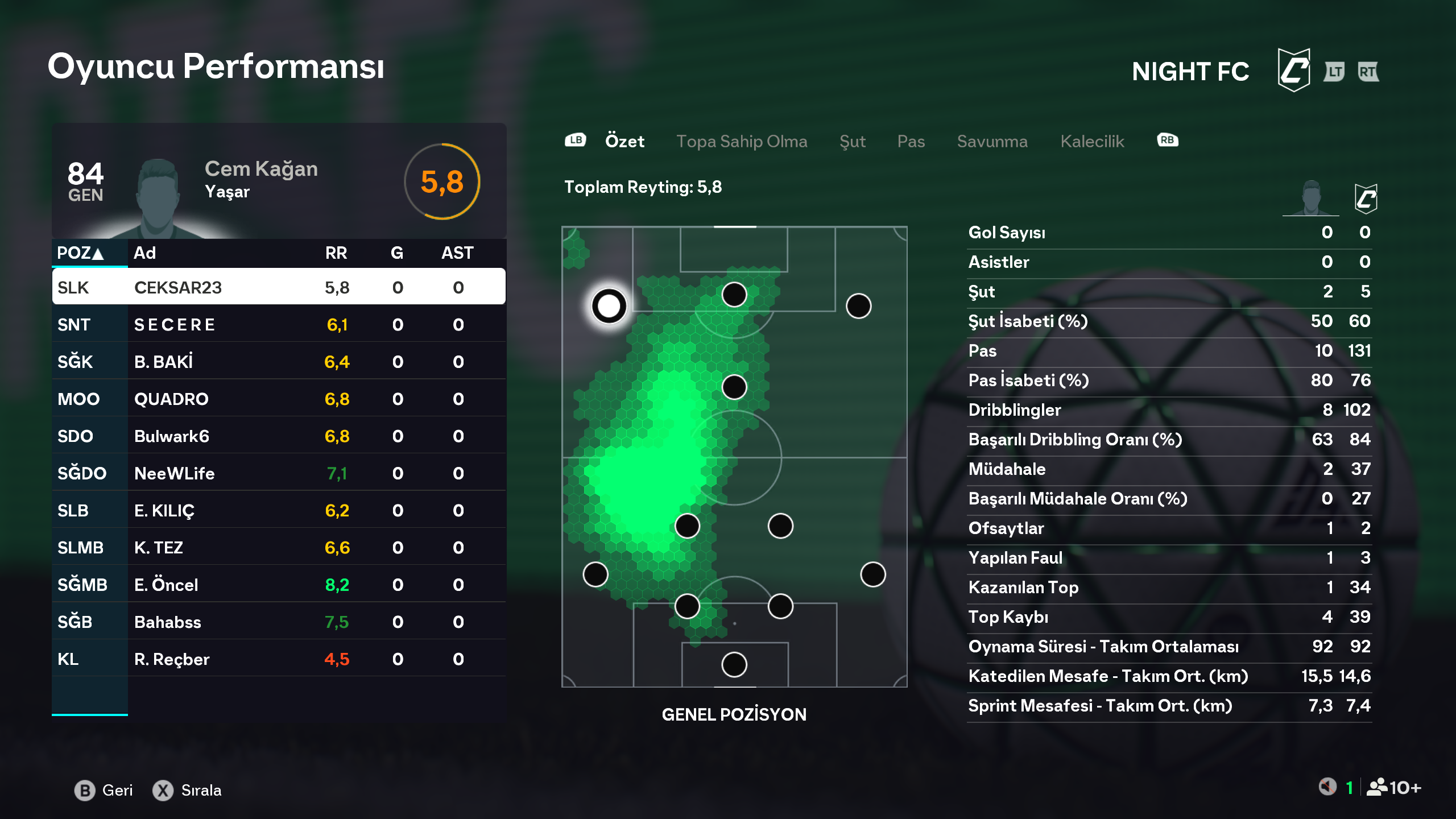The width and height of the screenshot is (1456, 819).
Task: Select B. BAKİ in the player list
Action: tap(279, 362)
